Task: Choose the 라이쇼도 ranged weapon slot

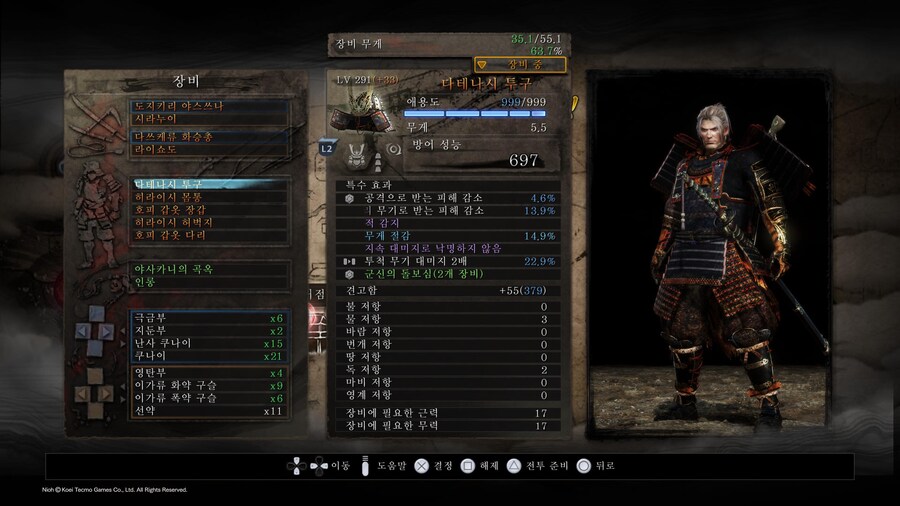Action: 209,150
